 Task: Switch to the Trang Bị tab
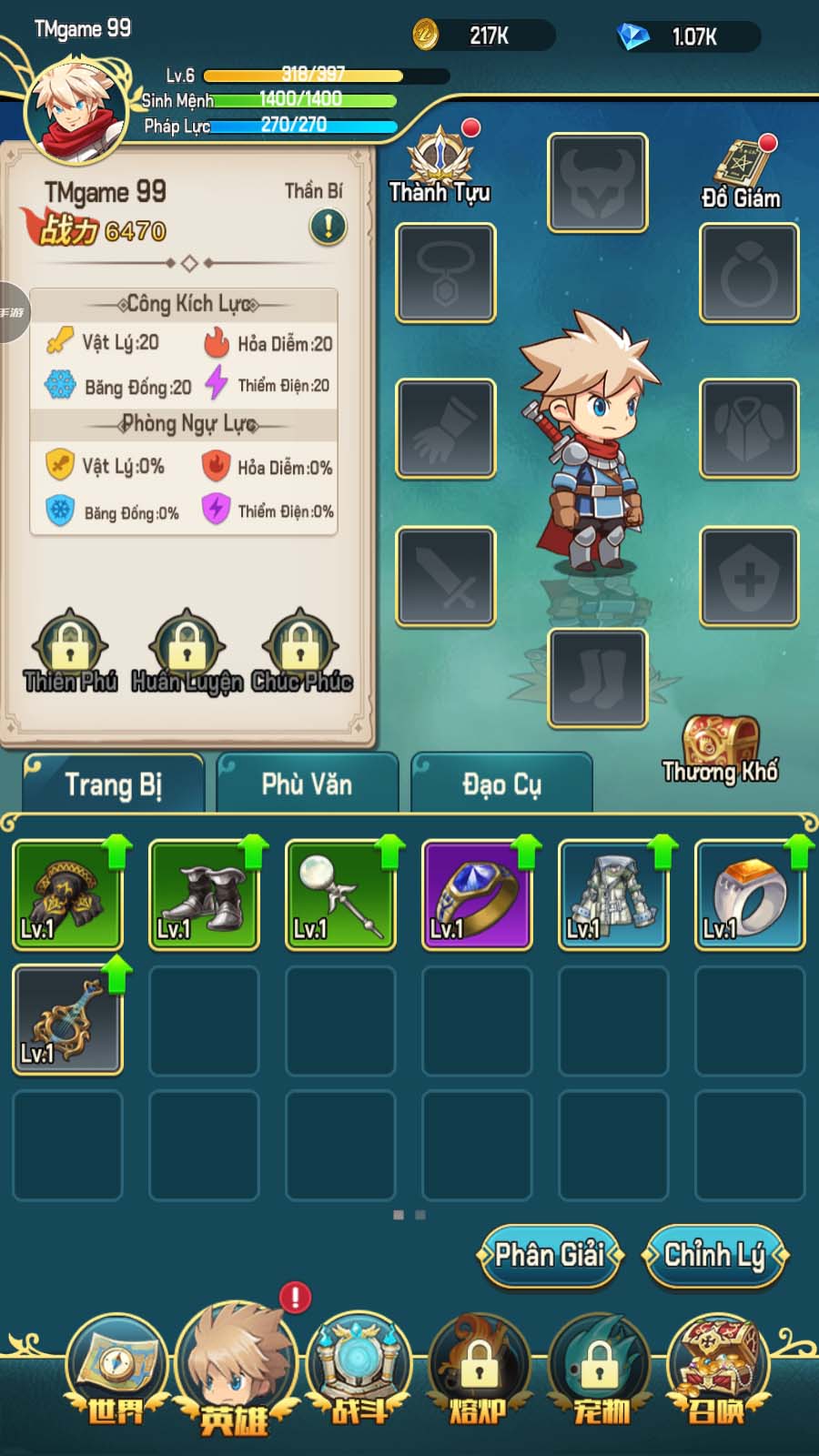[114, 784]
